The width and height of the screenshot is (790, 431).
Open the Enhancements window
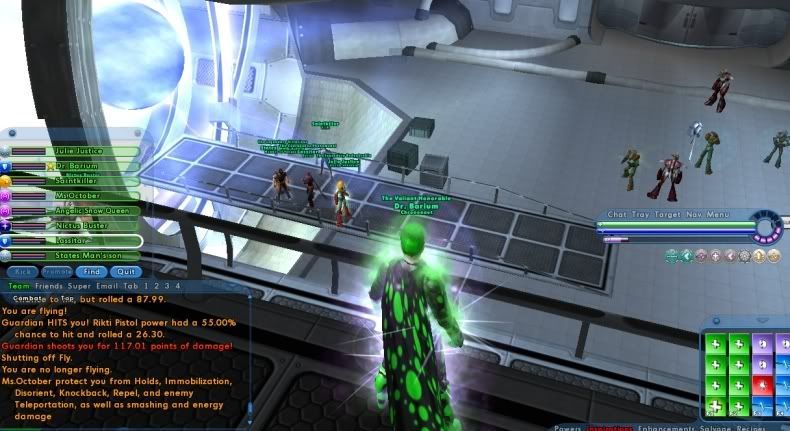coord(670,425)
